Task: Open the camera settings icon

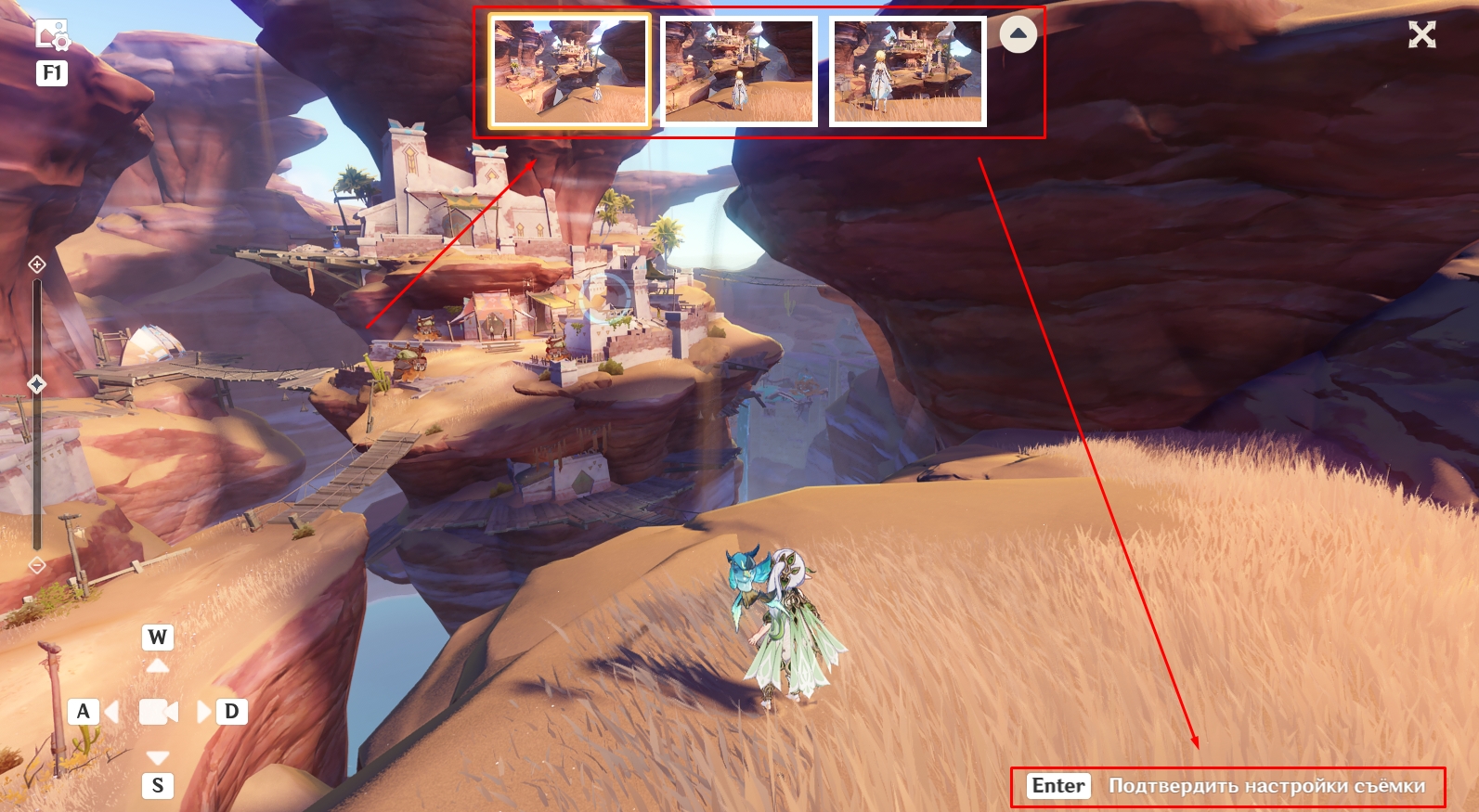Action: point(52,35)
